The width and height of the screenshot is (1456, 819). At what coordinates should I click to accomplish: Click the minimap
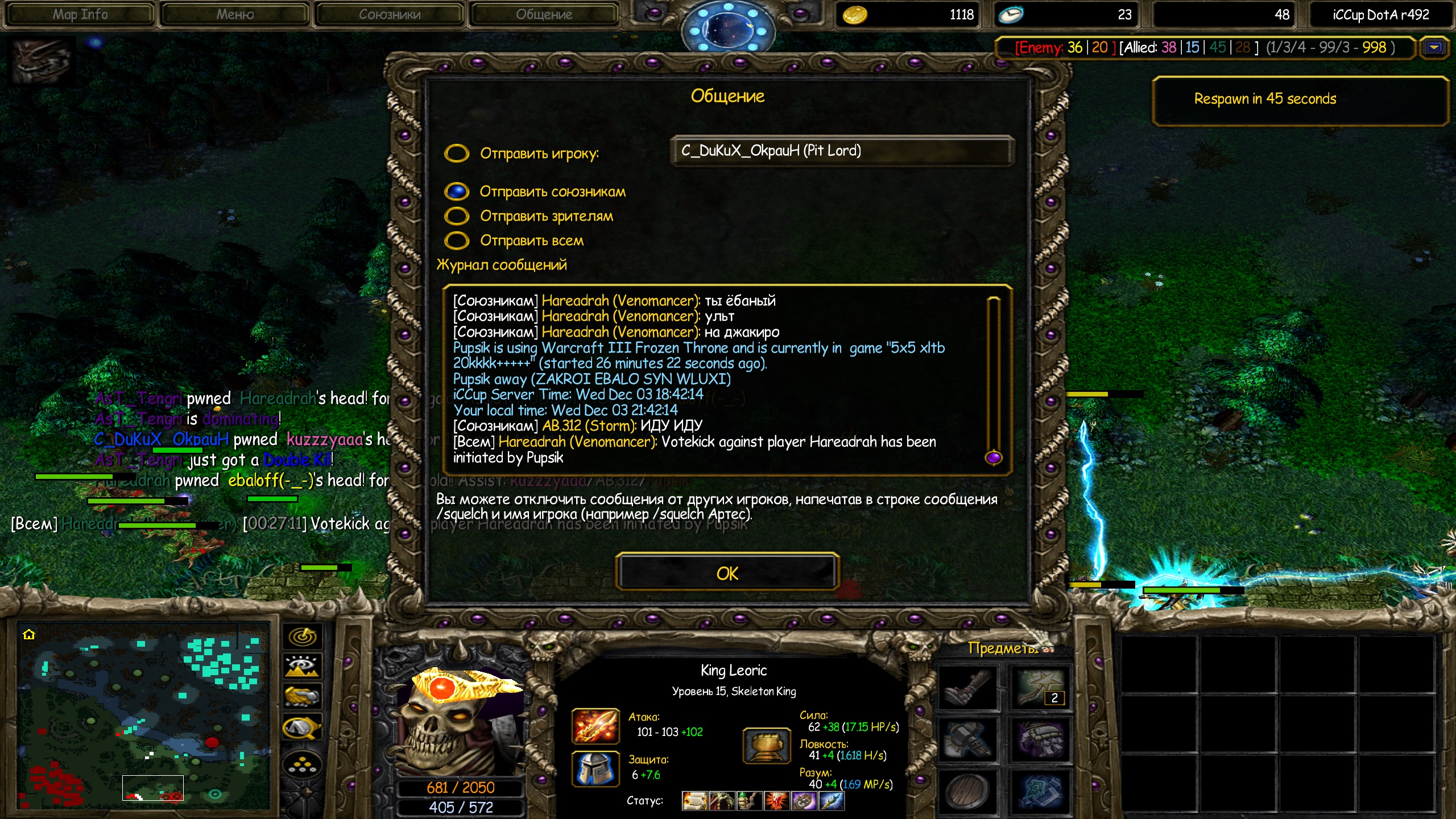143,717
